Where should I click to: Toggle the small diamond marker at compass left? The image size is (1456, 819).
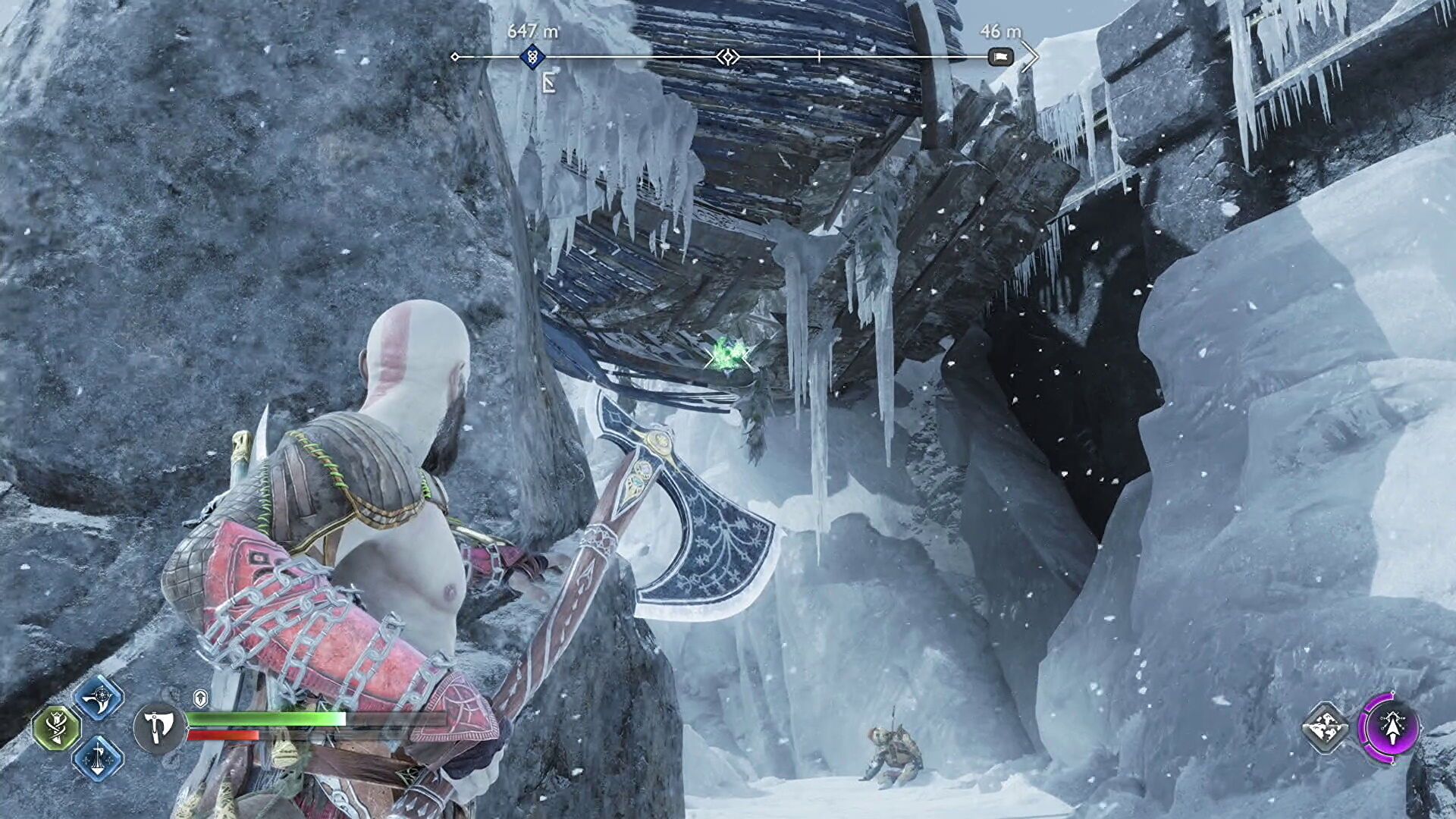coord(455,56)
